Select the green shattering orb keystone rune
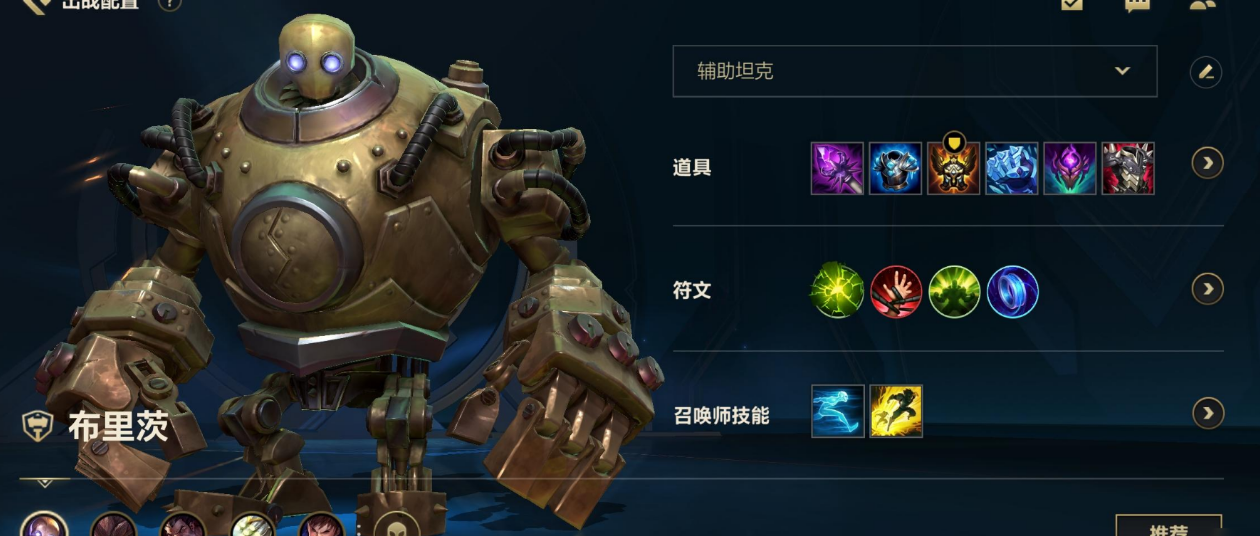1260x536 pixels. 837,292
